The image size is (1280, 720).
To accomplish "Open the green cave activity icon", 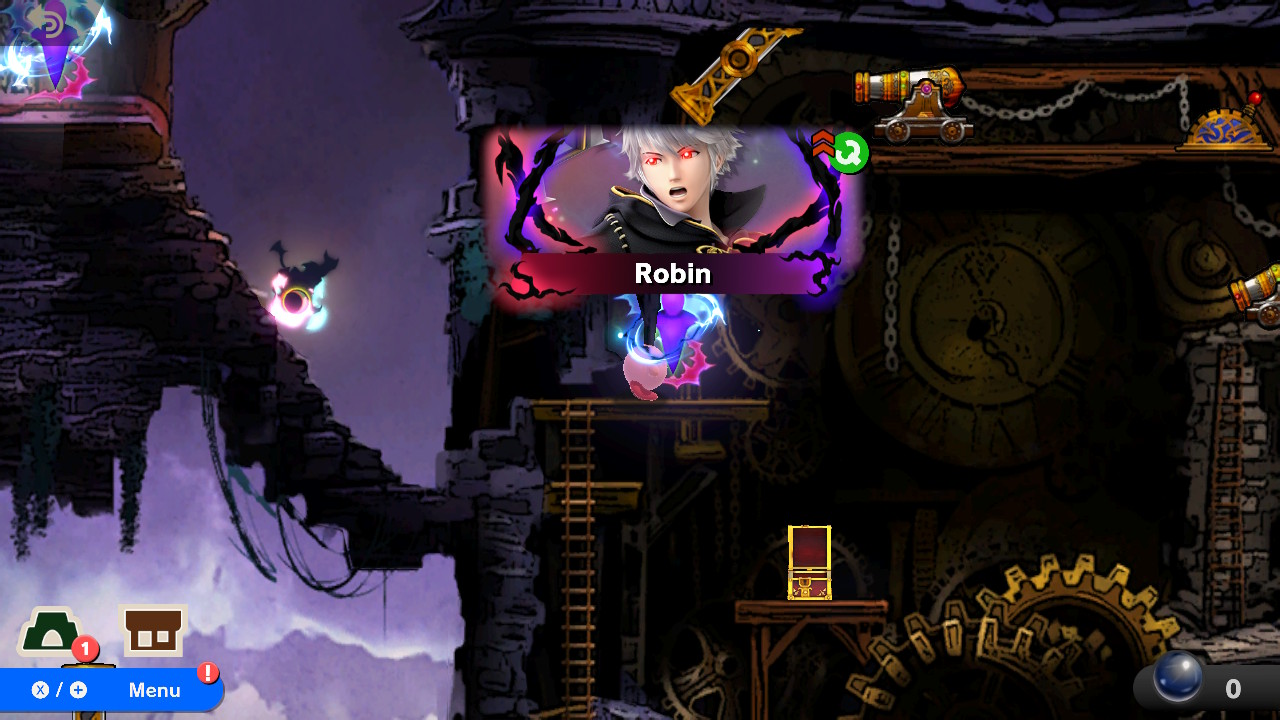I will point(50,632).
